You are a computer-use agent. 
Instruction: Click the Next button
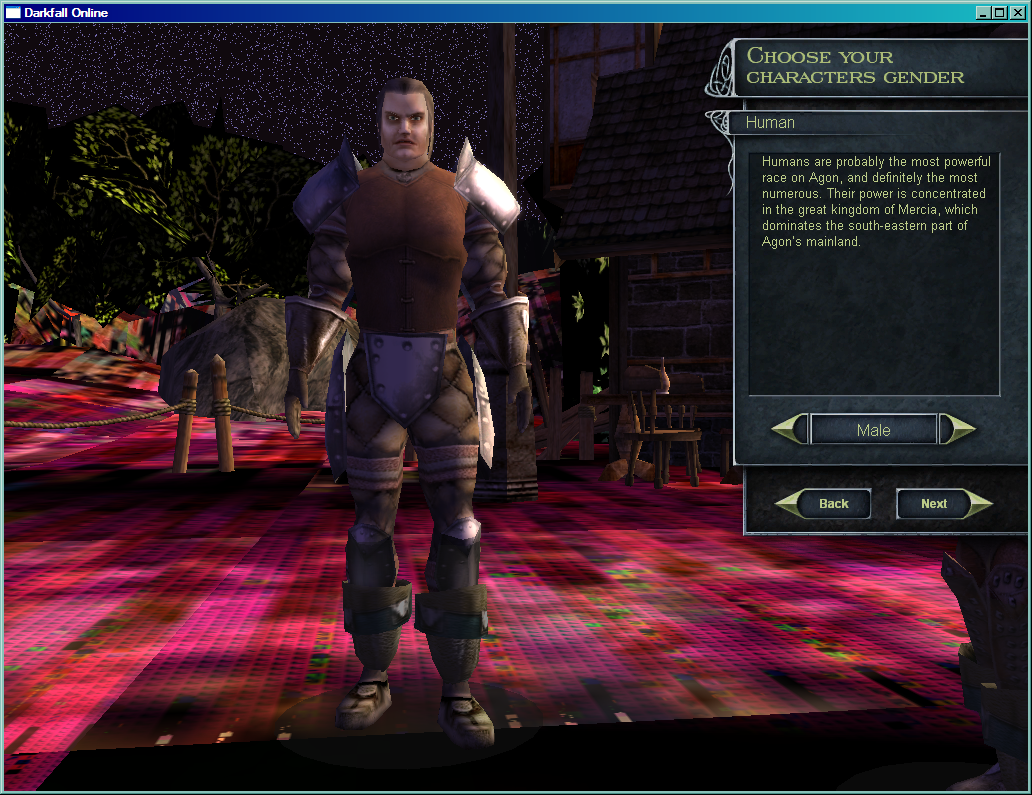(x=935, y=504)
